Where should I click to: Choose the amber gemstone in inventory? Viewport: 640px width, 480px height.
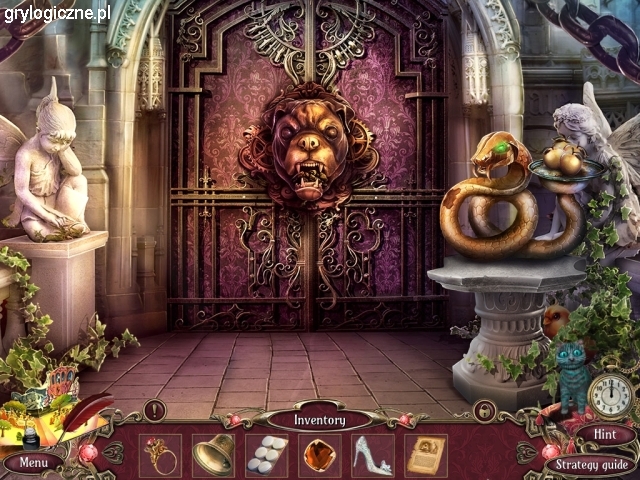(x=319, y=455)
